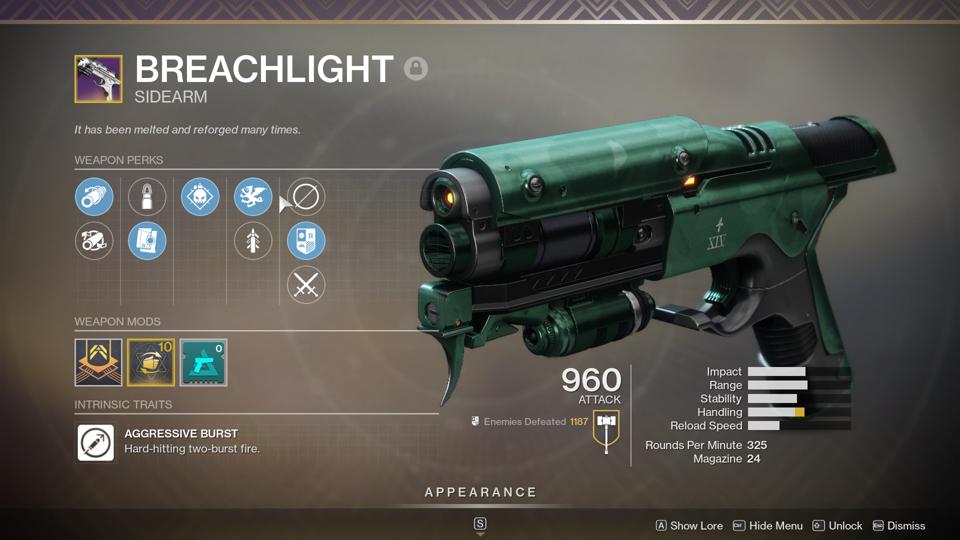Open the teal pistol weapon mod slot
This screenshot has height=540, width=960.
coord(203,362)
